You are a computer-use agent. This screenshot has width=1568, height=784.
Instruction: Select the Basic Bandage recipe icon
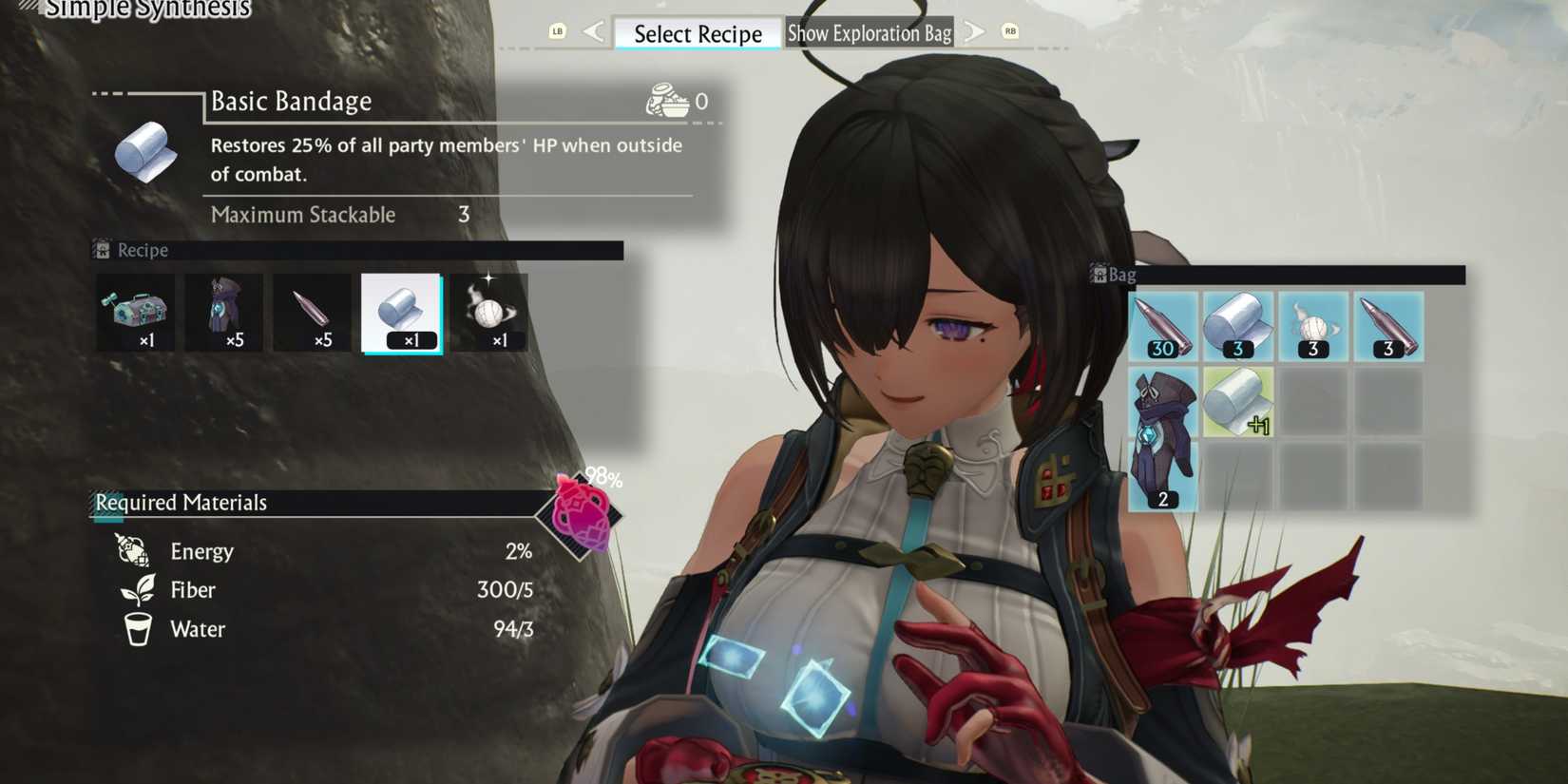pos(403,311)
